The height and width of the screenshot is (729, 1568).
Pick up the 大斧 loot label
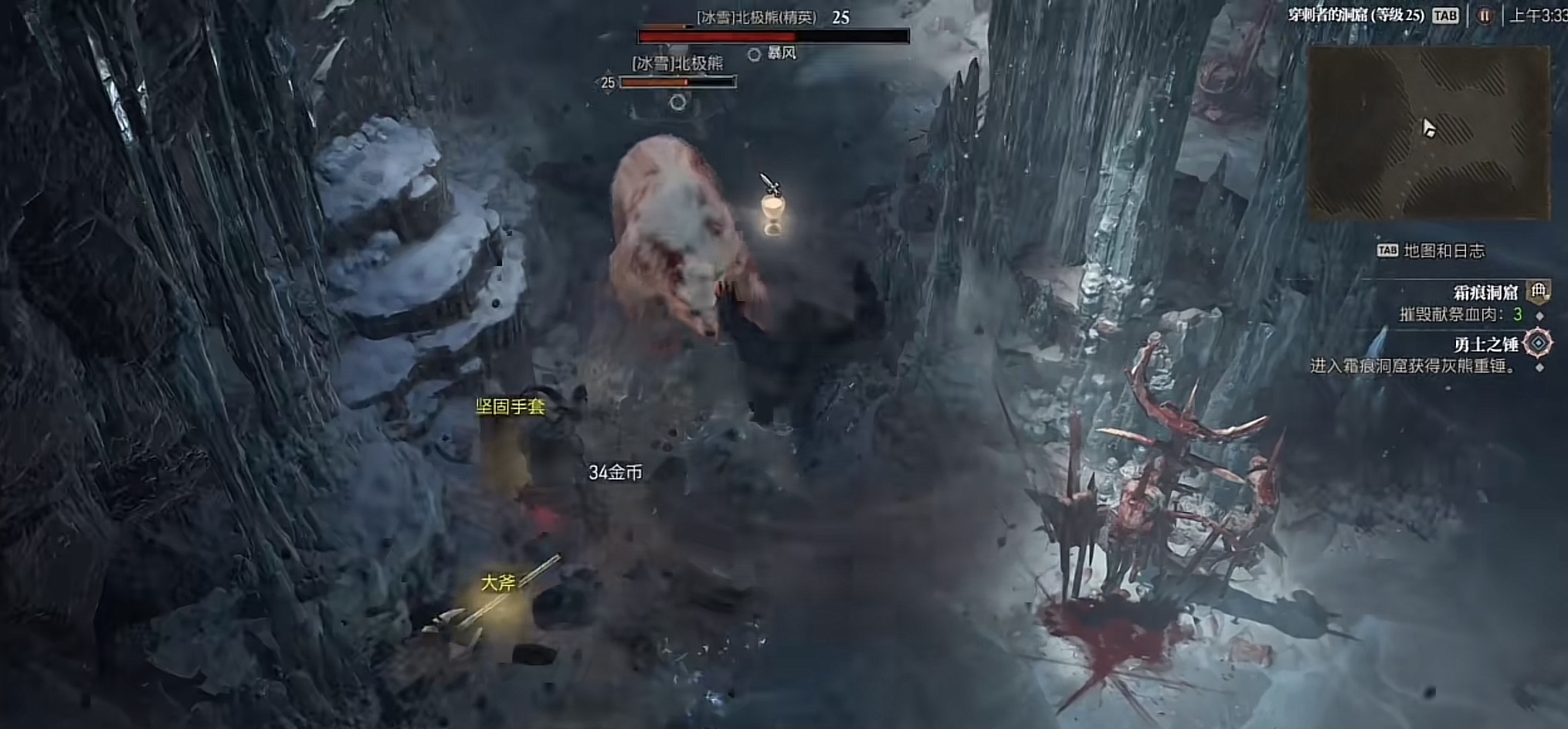(x=497, y=582)
